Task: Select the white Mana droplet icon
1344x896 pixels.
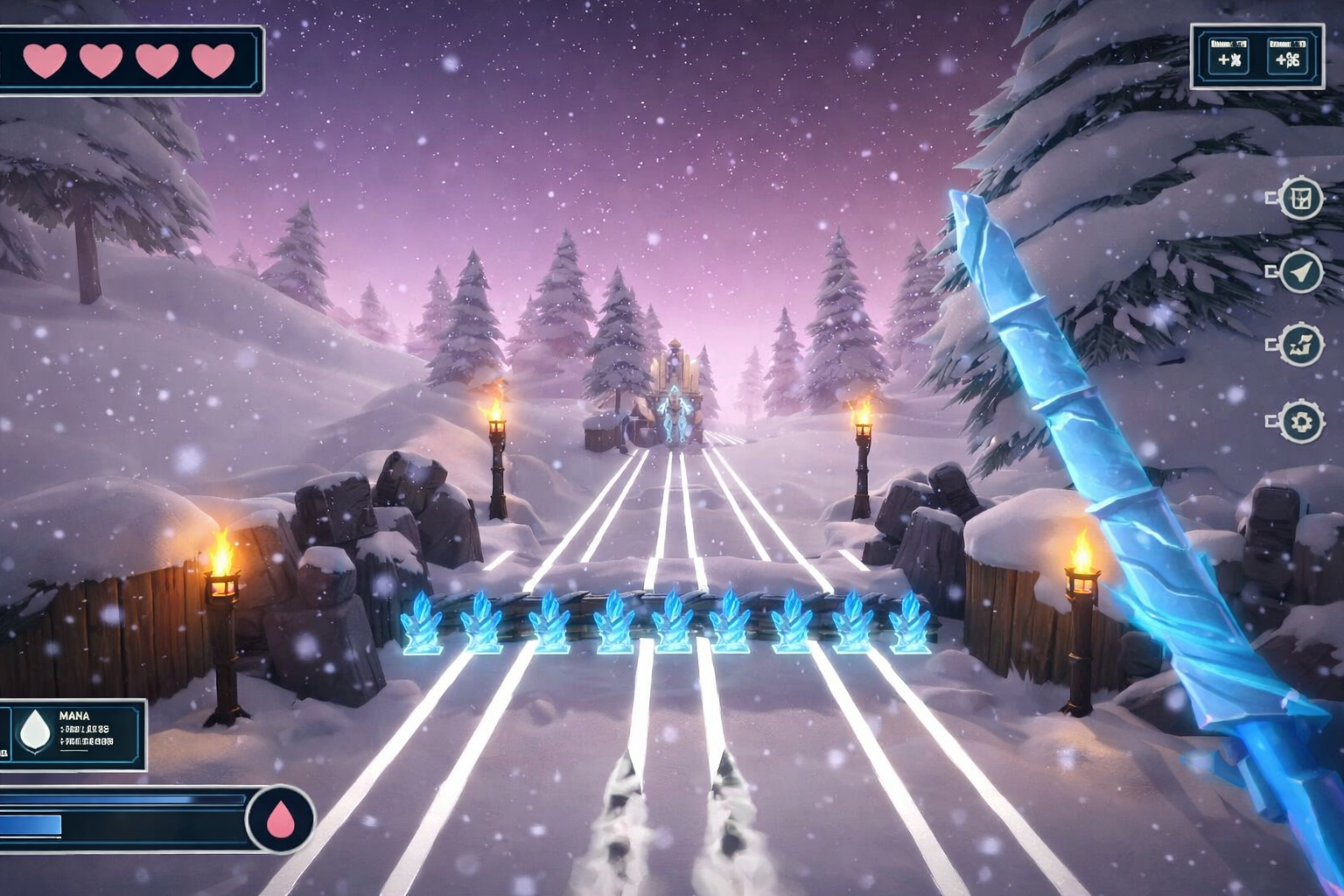Action: point(36,731)
